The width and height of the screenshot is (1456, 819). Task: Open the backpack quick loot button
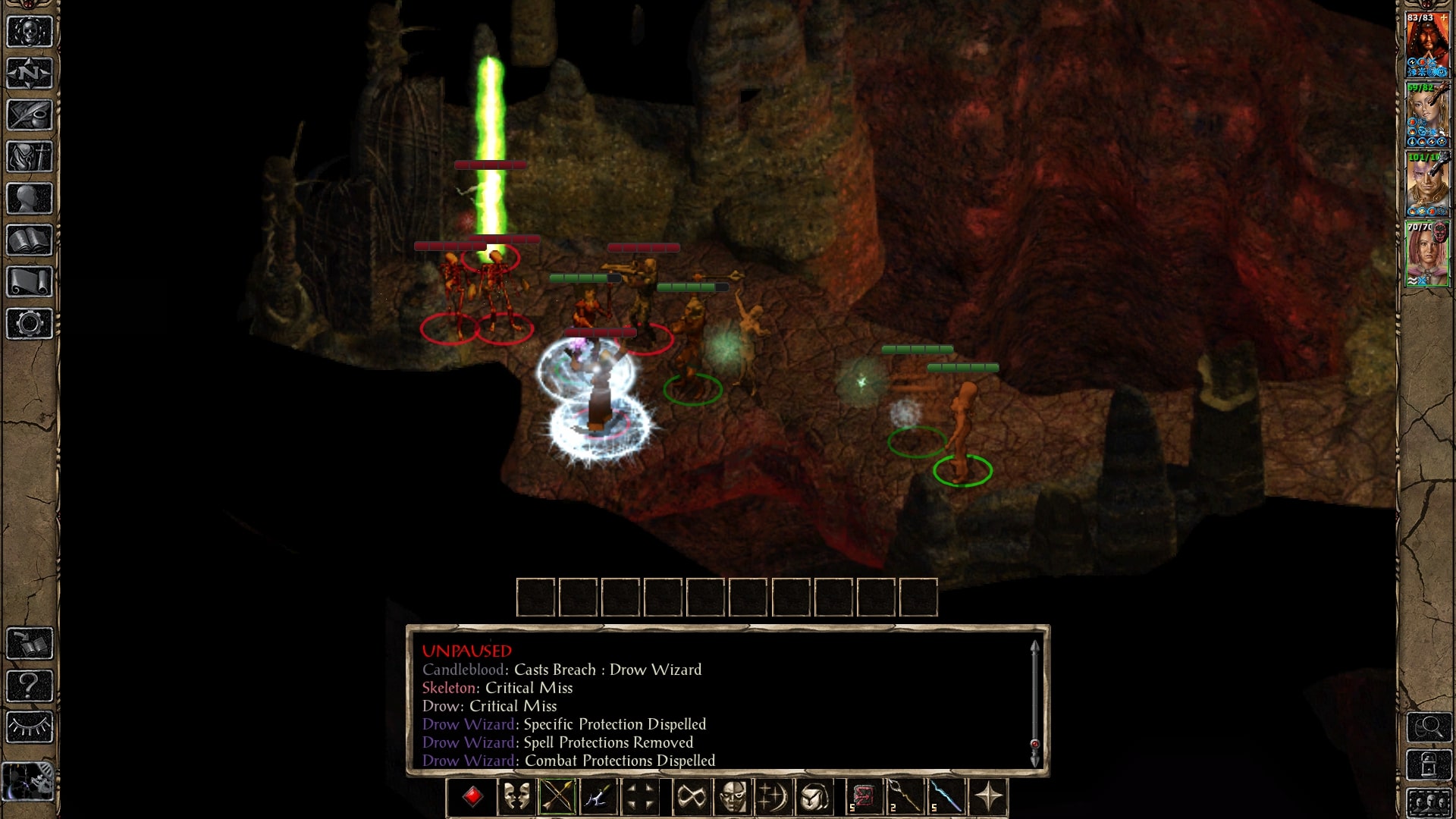(x=814, y=797)
